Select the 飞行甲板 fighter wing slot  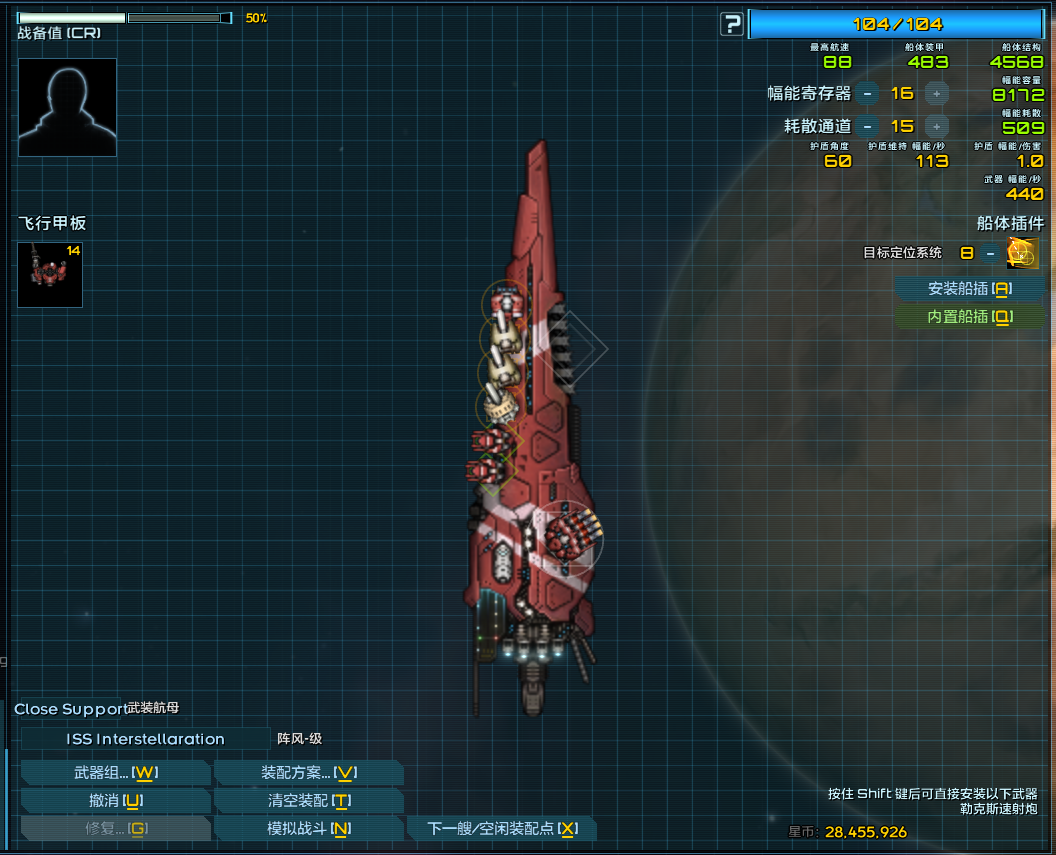point(50,274)
